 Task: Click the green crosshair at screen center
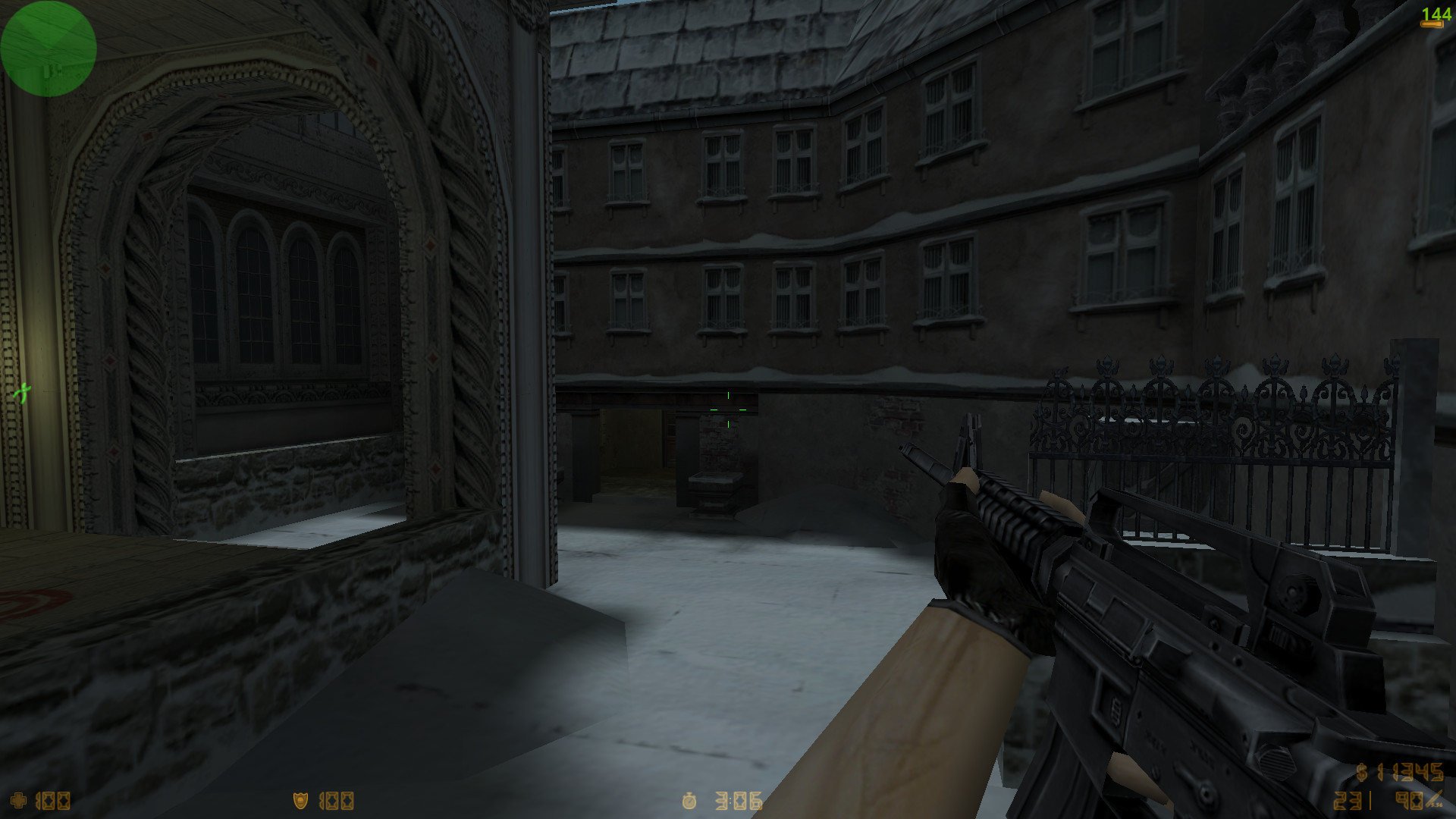tap(729, 409)
